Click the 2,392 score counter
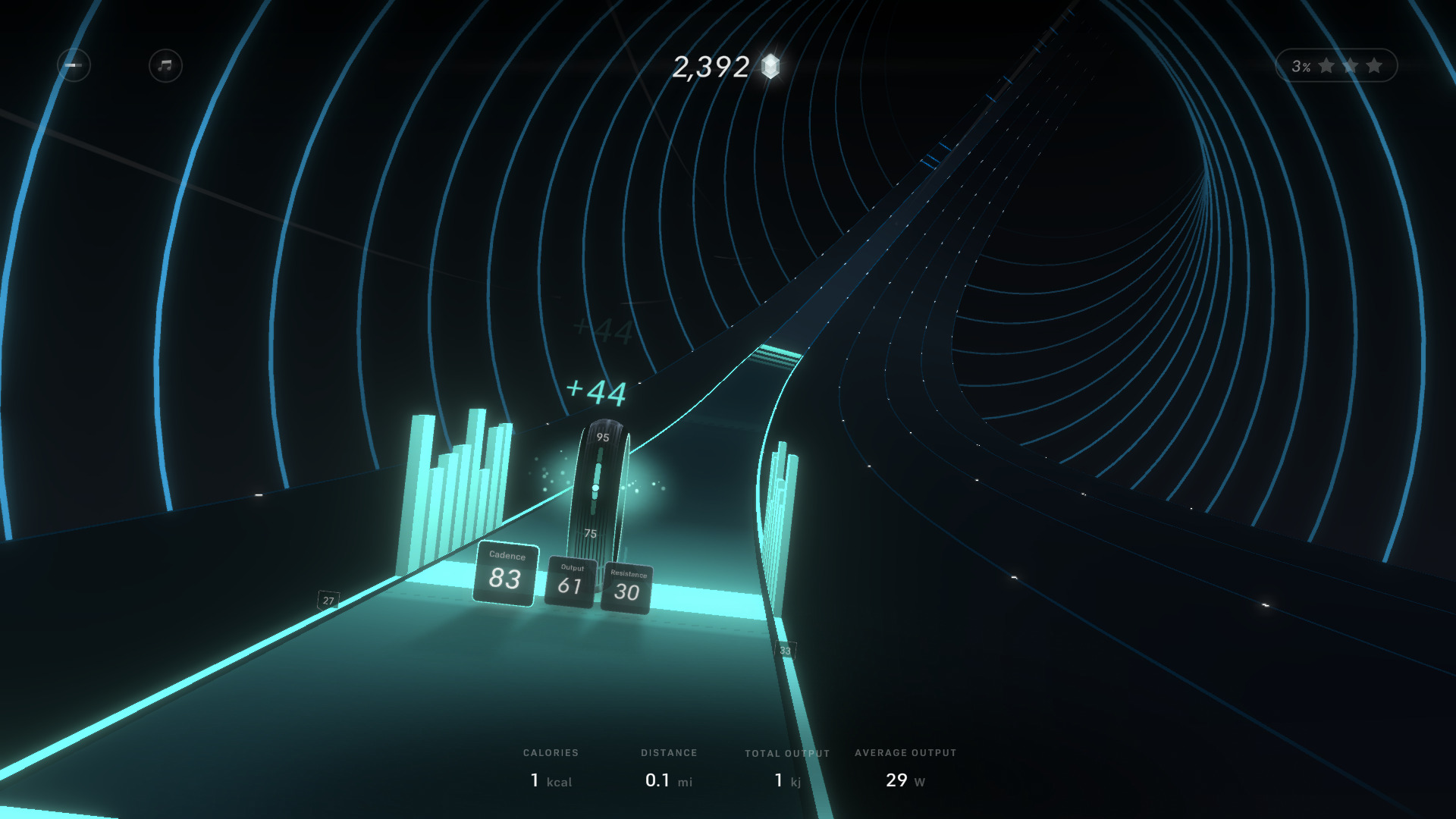The width and height of the screenshot is (1456, 819). tap(710, 67)
